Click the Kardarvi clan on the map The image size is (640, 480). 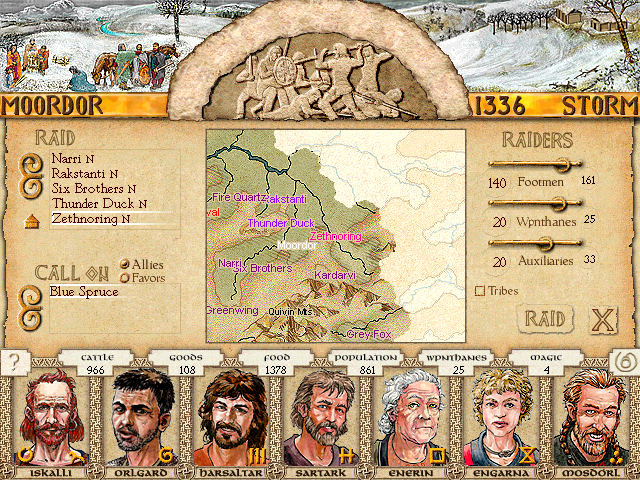coord(330,275)
